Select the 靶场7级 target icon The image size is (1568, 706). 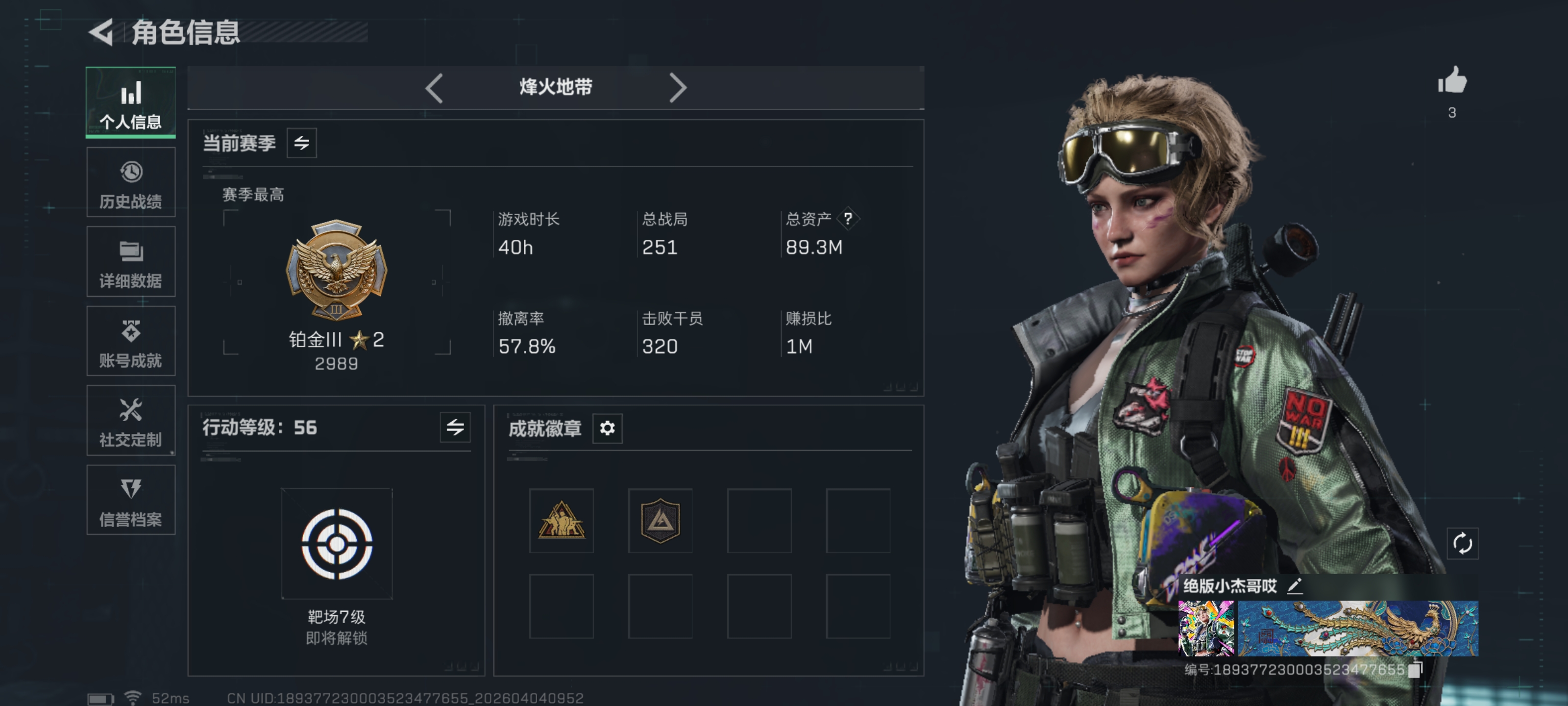click(x=337, y=543)
